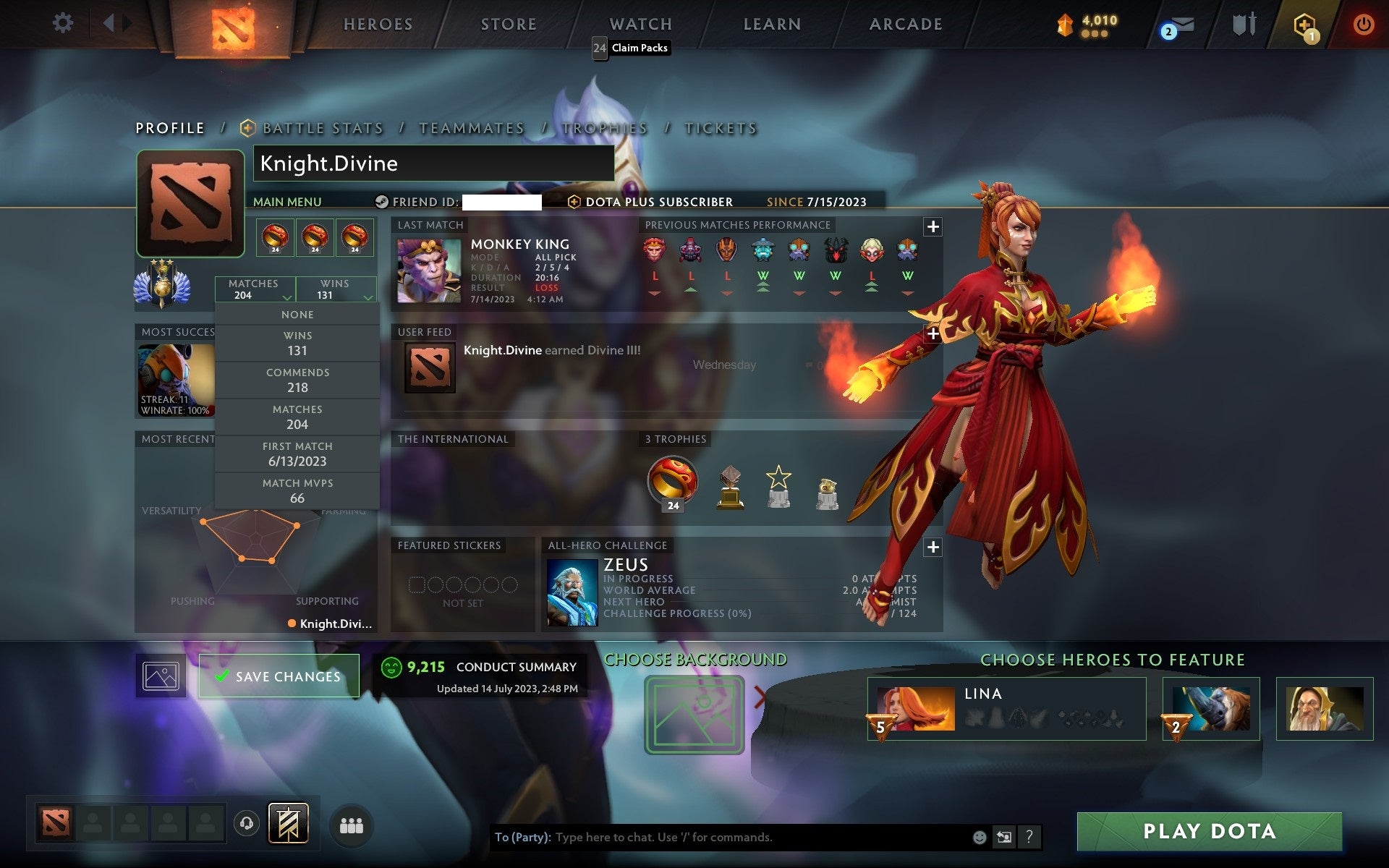Switch to the Battle Stats tab
This screenshot has width=1389, height=868.
click(x=323, y=127)
